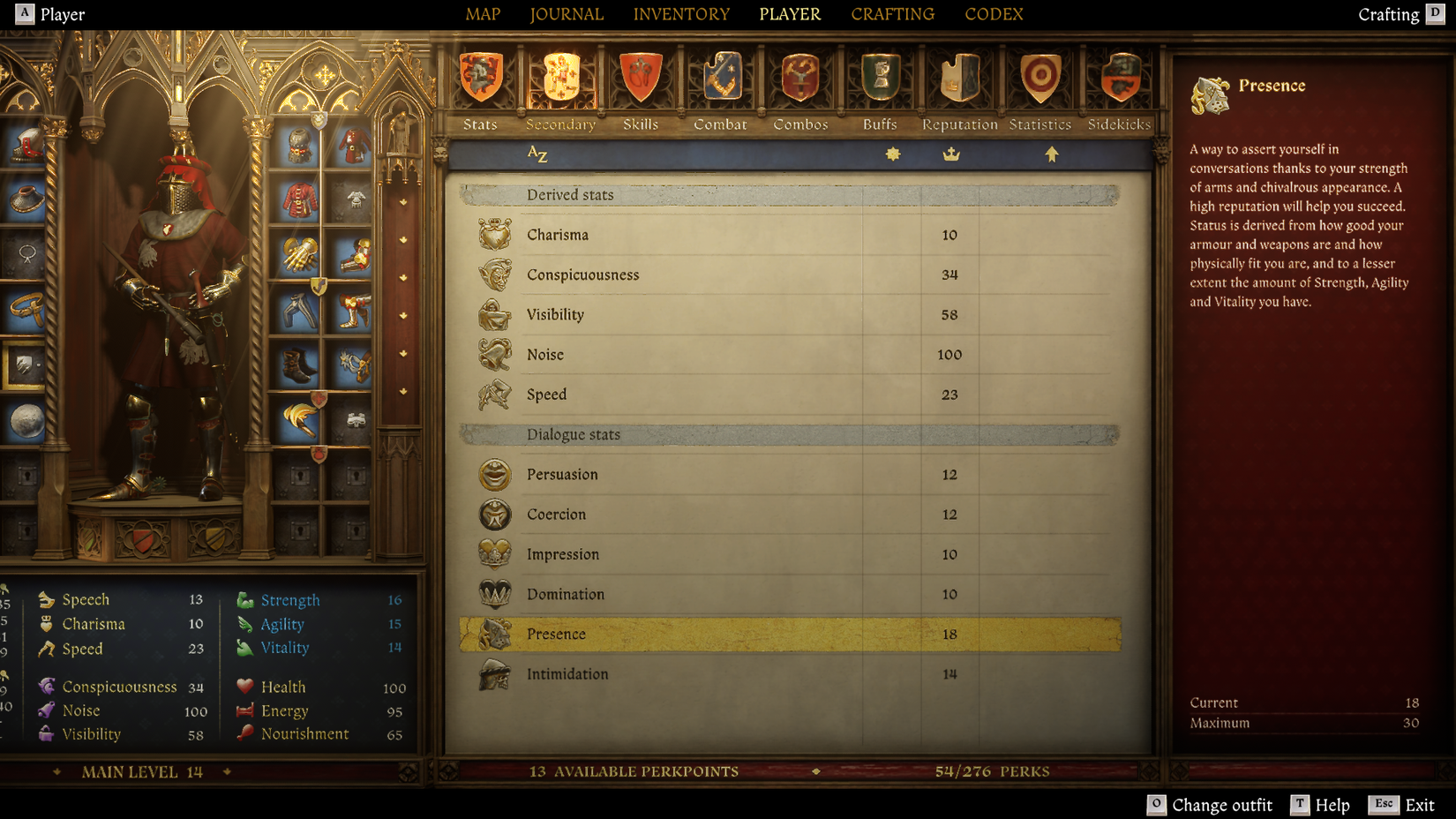Open the Statistics target shield icon

pyautogui.click(x=1039, y=78)
